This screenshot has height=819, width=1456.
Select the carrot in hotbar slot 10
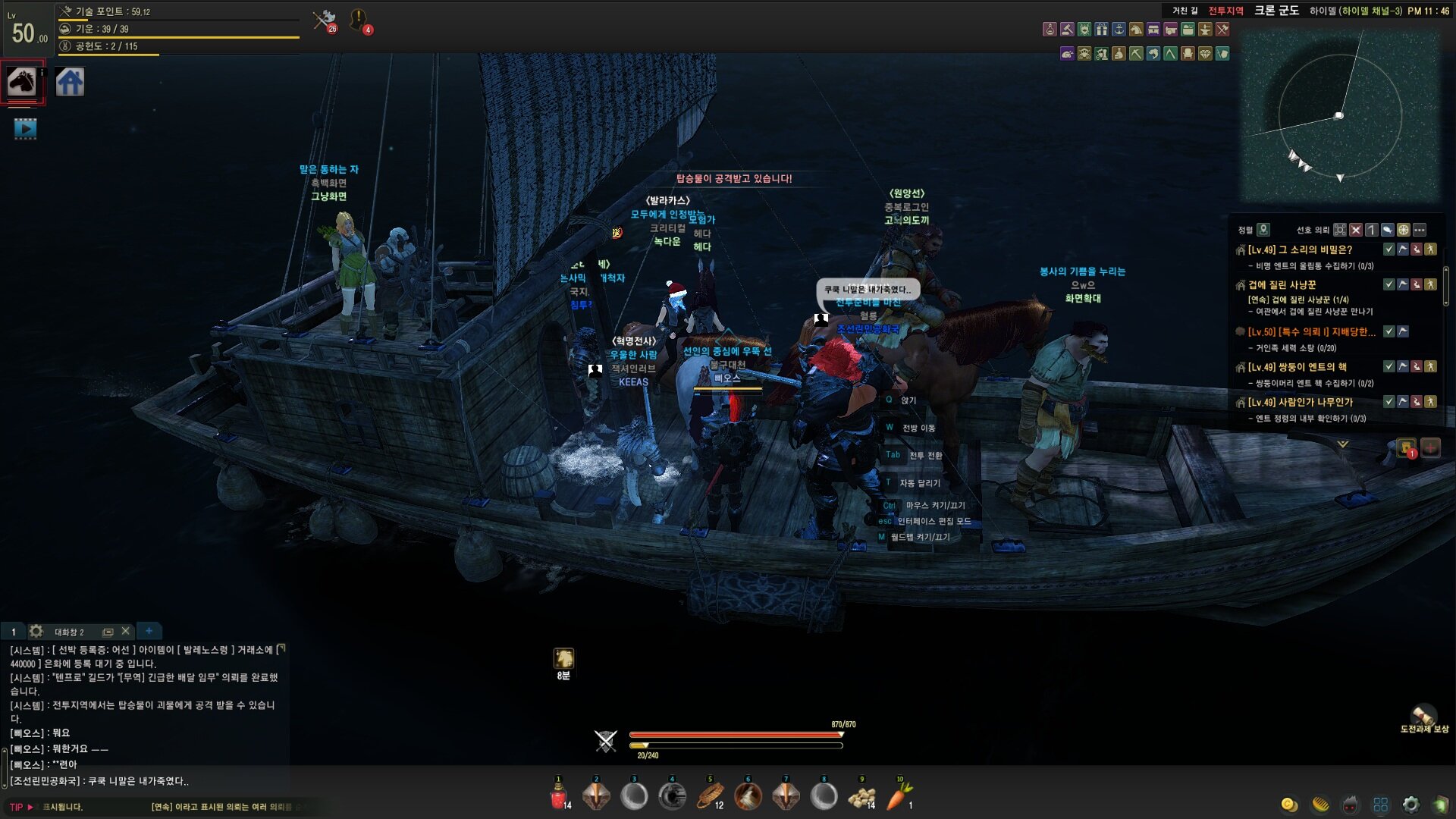click(899, 796)
